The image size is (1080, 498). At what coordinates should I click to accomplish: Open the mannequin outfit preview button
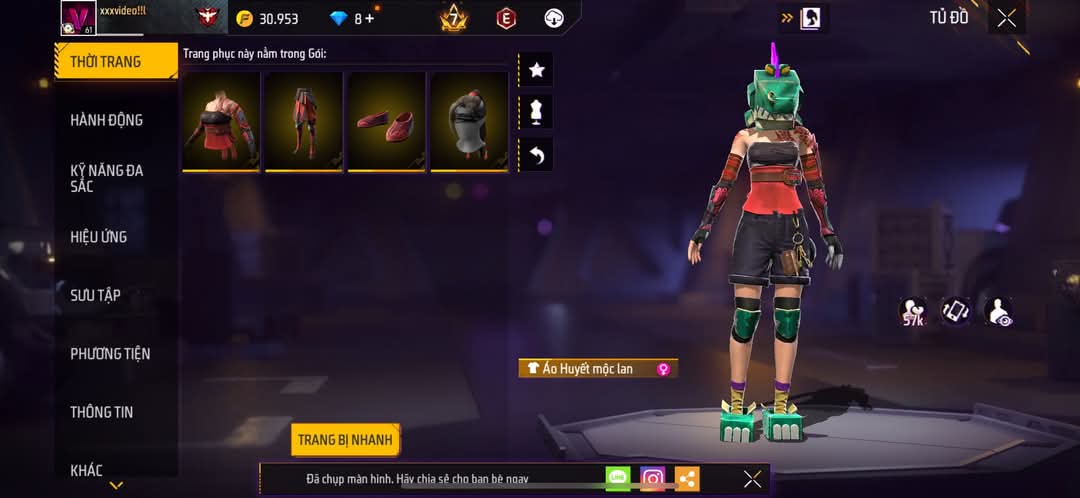point(536,112)
